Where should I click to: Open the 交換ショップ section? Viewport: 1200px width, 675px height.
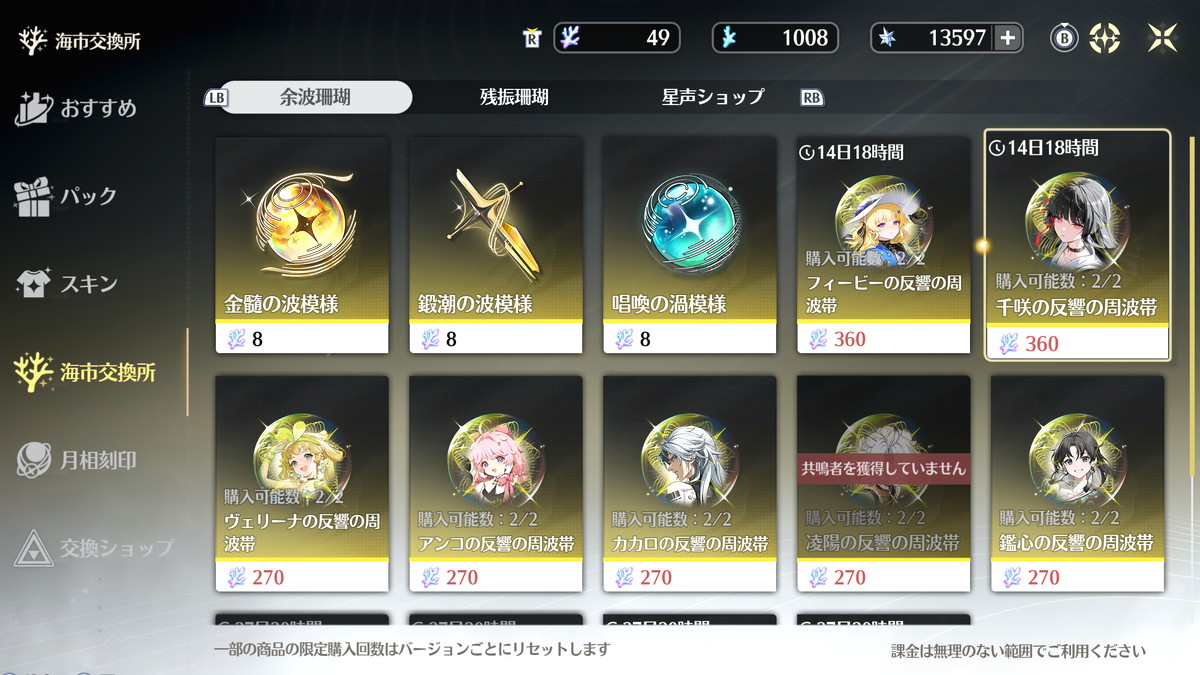[x=96, y=548]
